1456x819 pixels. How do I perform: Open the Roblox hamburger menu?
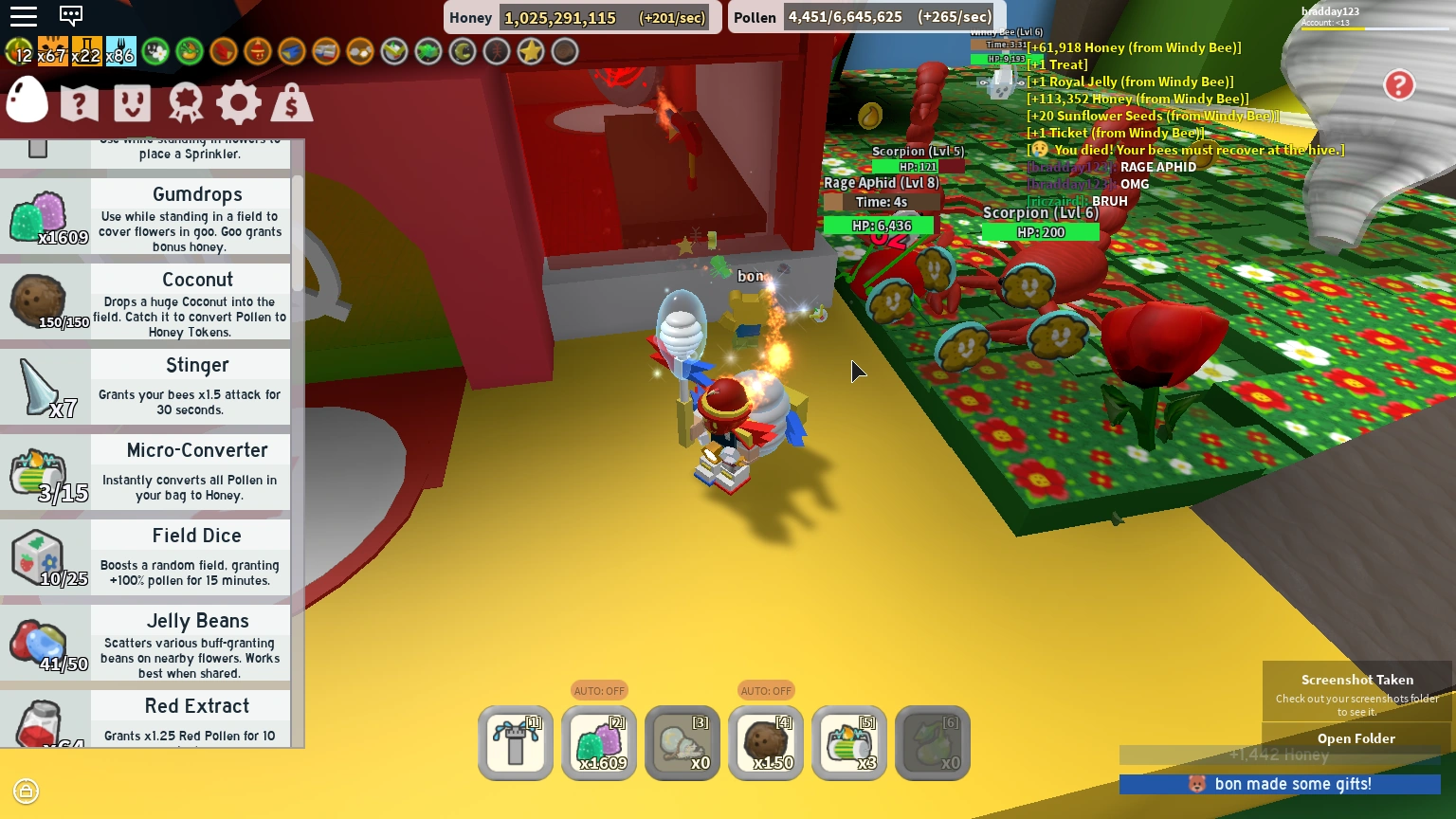24,15
